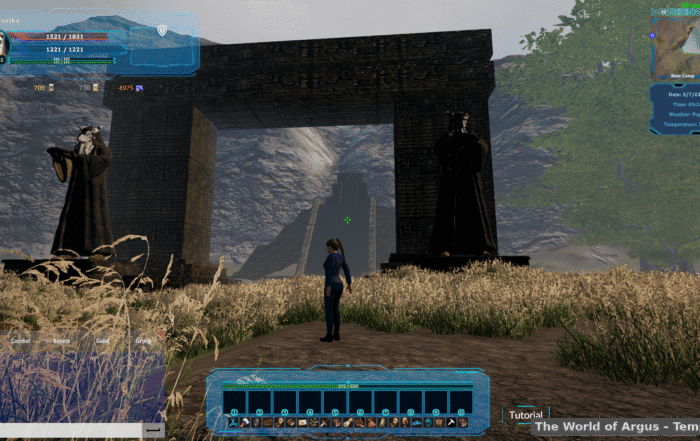
Task: Click the chat text input box
Action: pos(70,429)
